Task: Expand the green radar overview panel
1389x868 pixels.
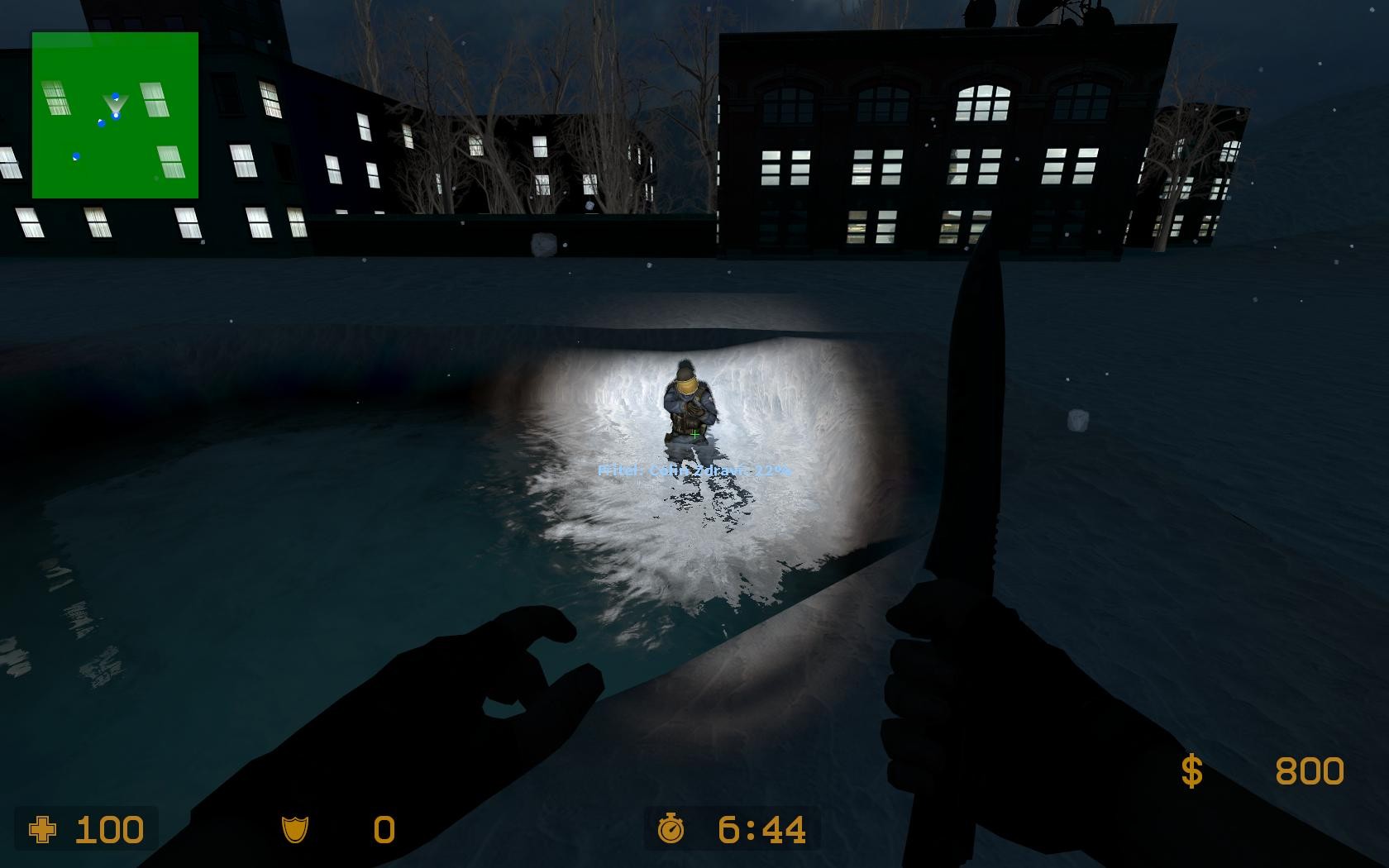Action: click(114, 114)
